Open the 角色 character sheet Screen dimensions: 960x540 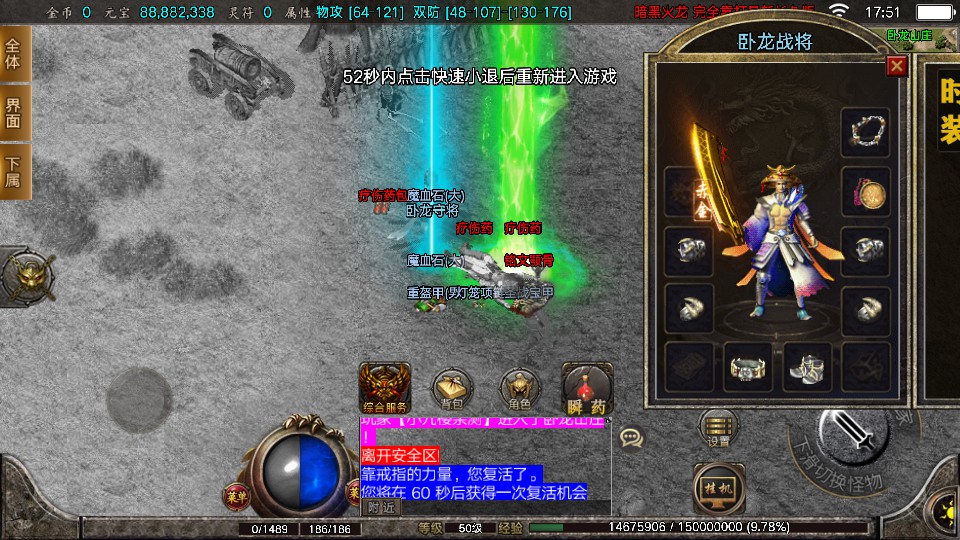519,390
